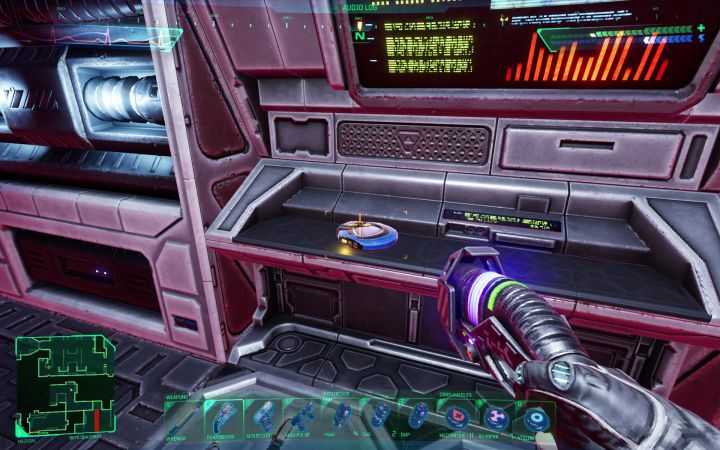
Task: Use the Medipatch consumable
Action: click(x=456, y=416)
